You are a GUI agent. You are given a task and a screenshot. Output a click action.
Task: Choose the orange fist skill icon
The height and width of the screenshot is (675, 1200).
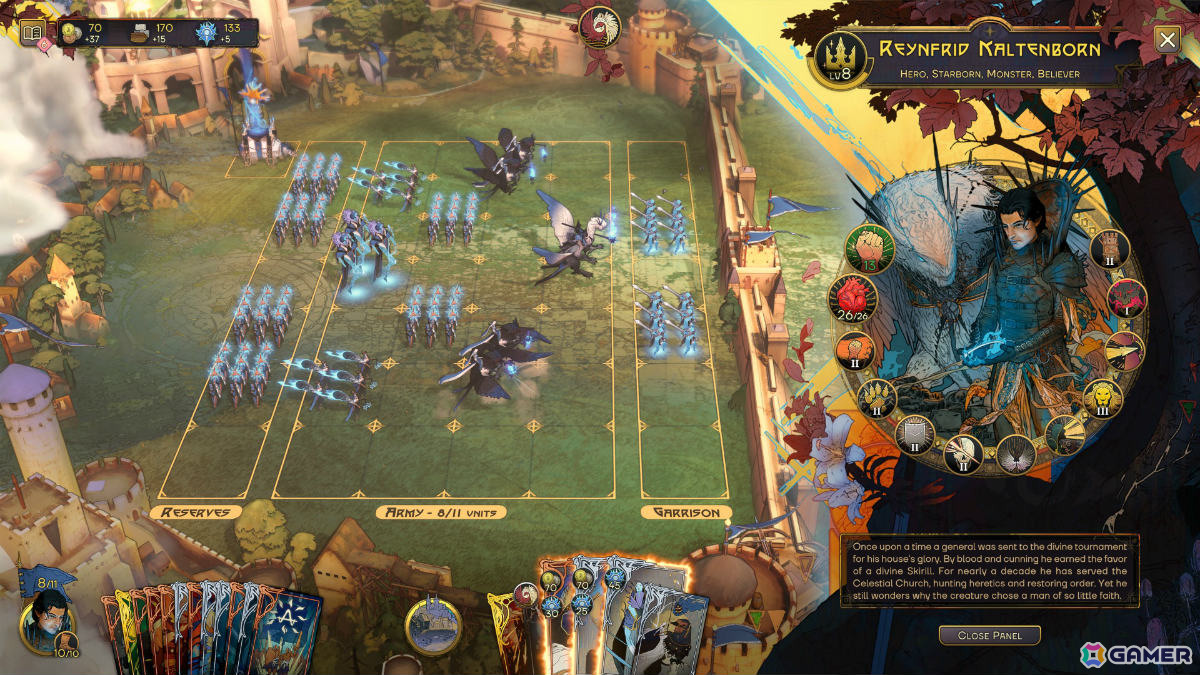point(856,351)
